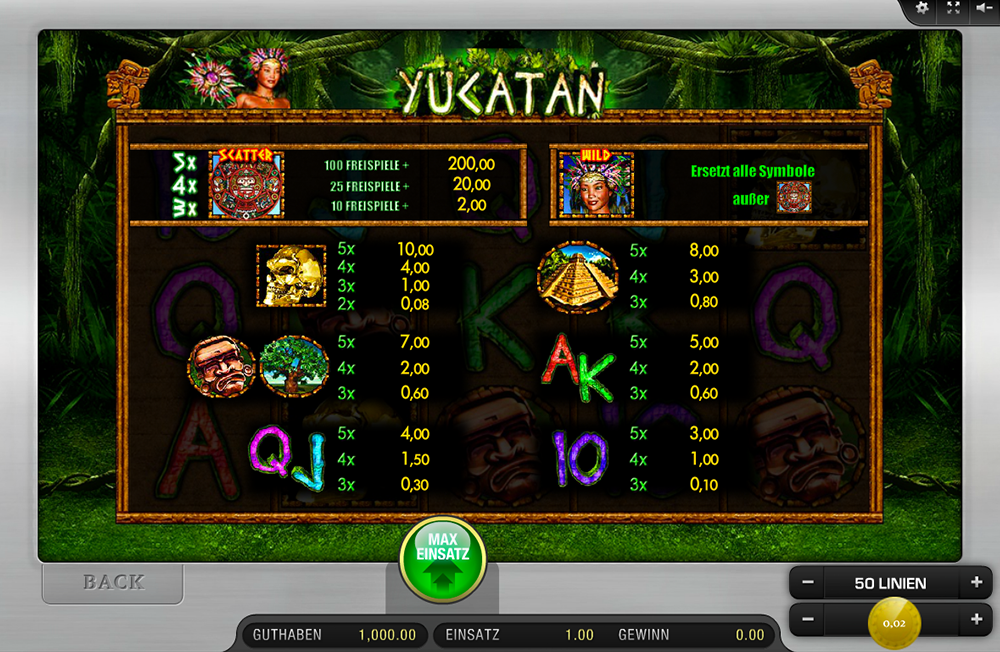Increase the number of Linien
The image size is (1000, 652).
tap(975, 583)
